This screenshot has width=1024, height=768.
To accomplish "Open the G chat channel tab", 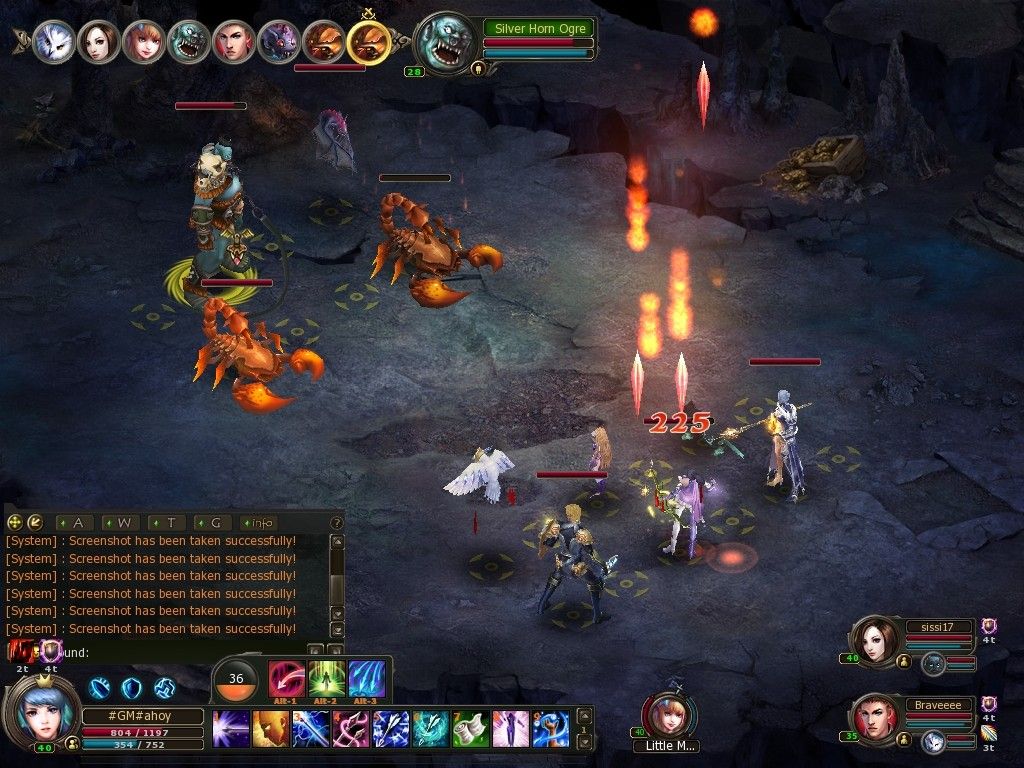I will pos(214,522).
